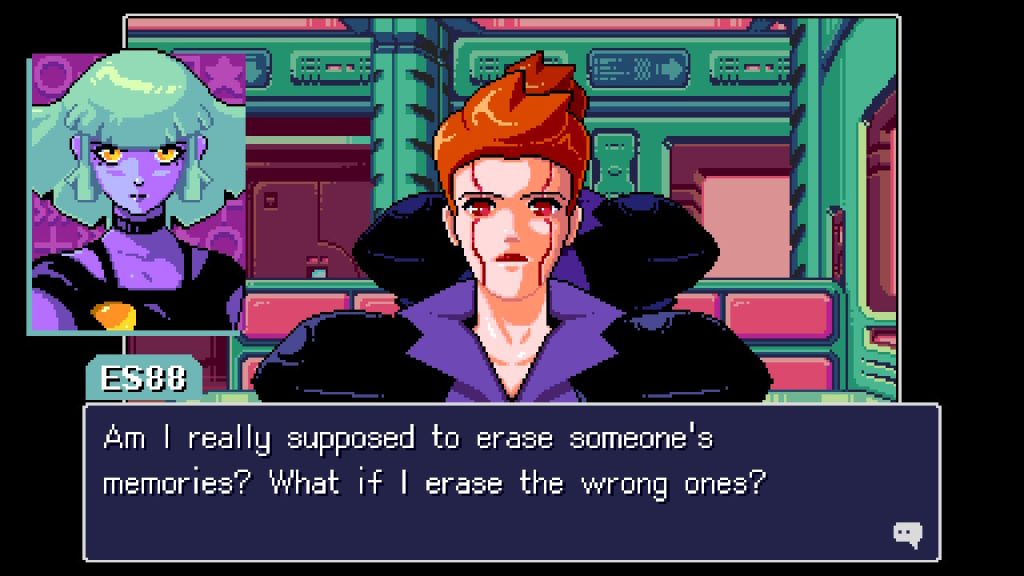Advance the ES88 dialogue text box
This screenshot has height=576, width=1024.
[510, 482]
